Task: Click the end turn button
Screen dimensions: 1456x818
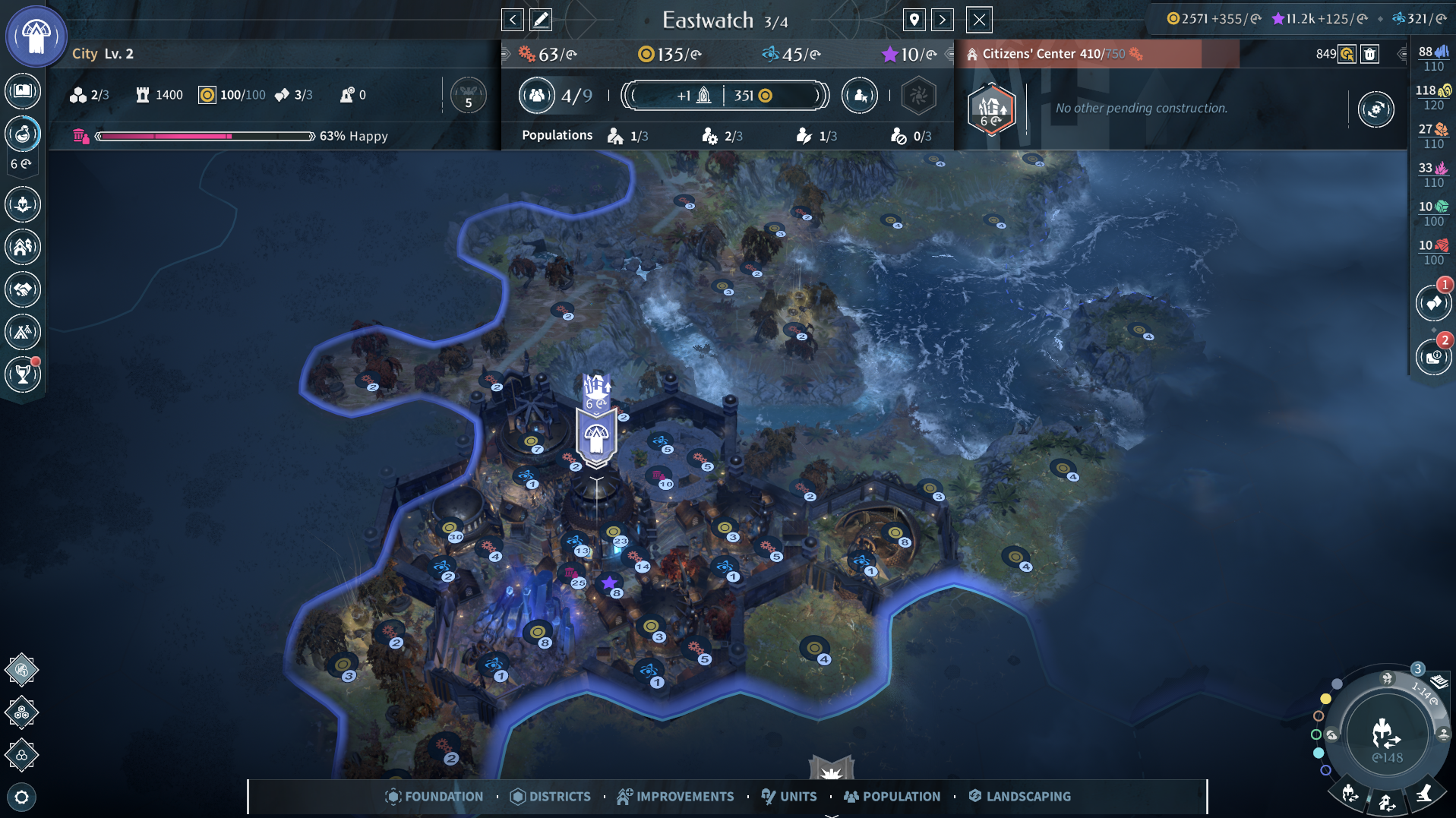Action: point(1386,734)
